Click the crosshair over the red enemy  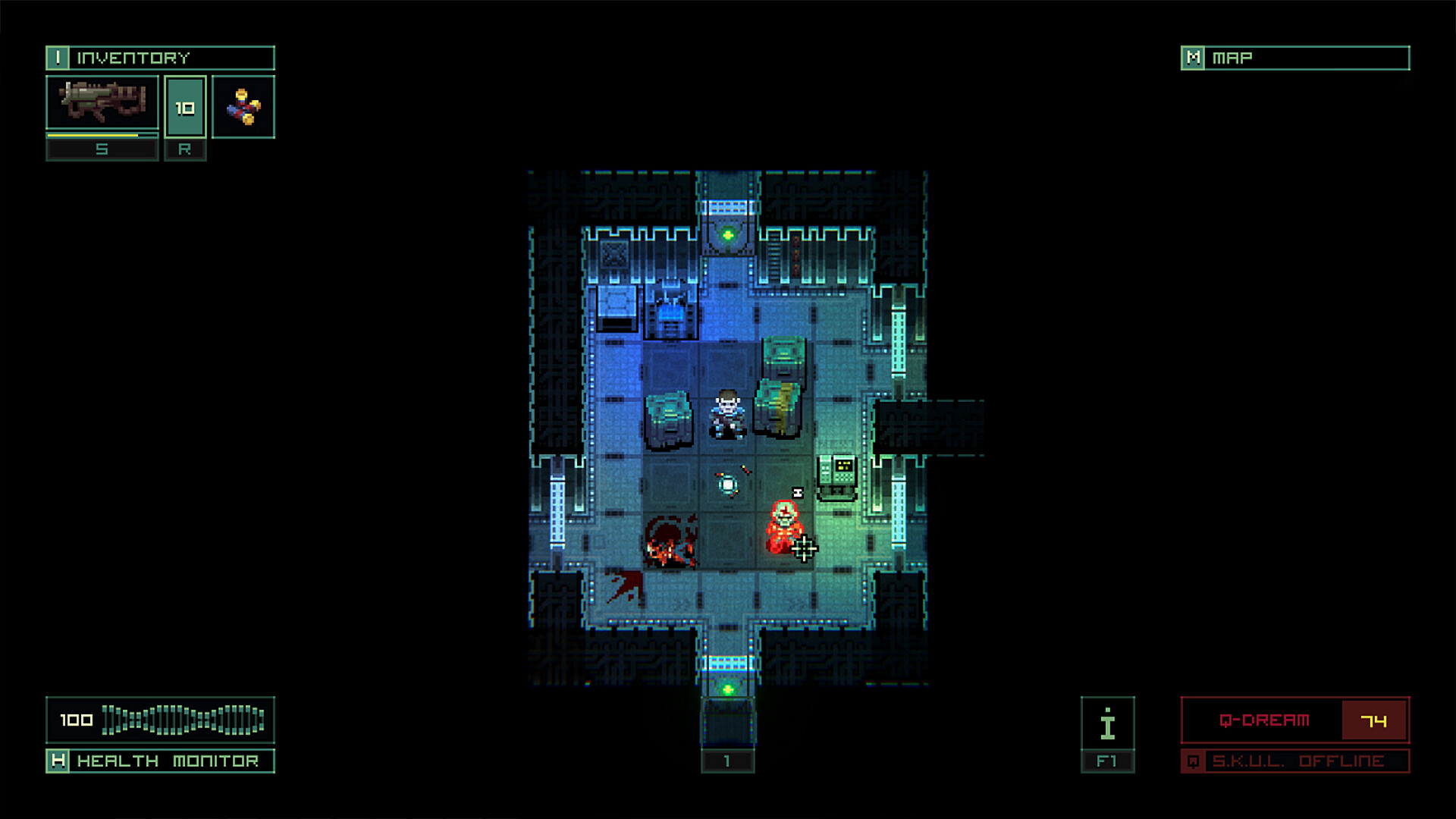805,548
